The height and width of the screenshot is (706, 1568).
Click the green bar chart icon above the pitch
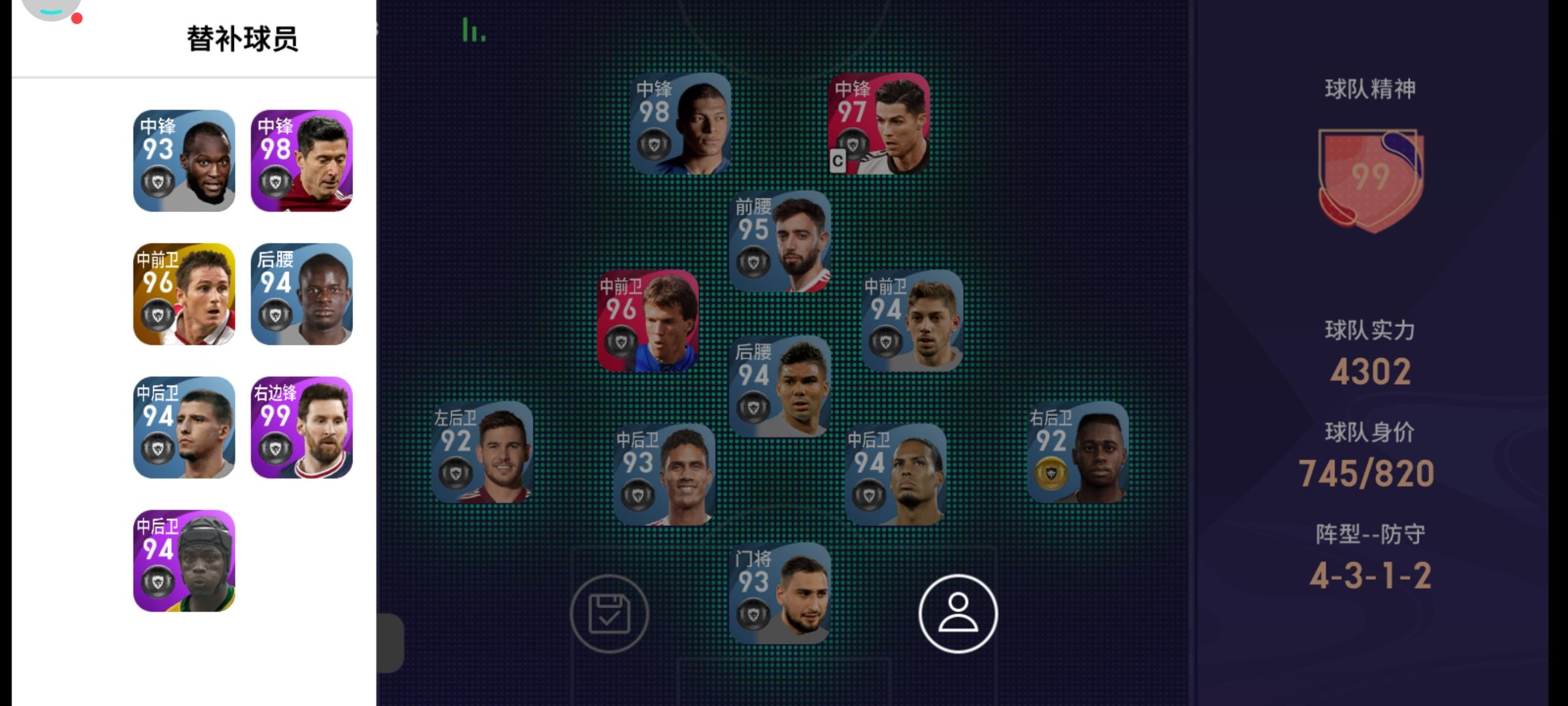click(x=472, y=30)
